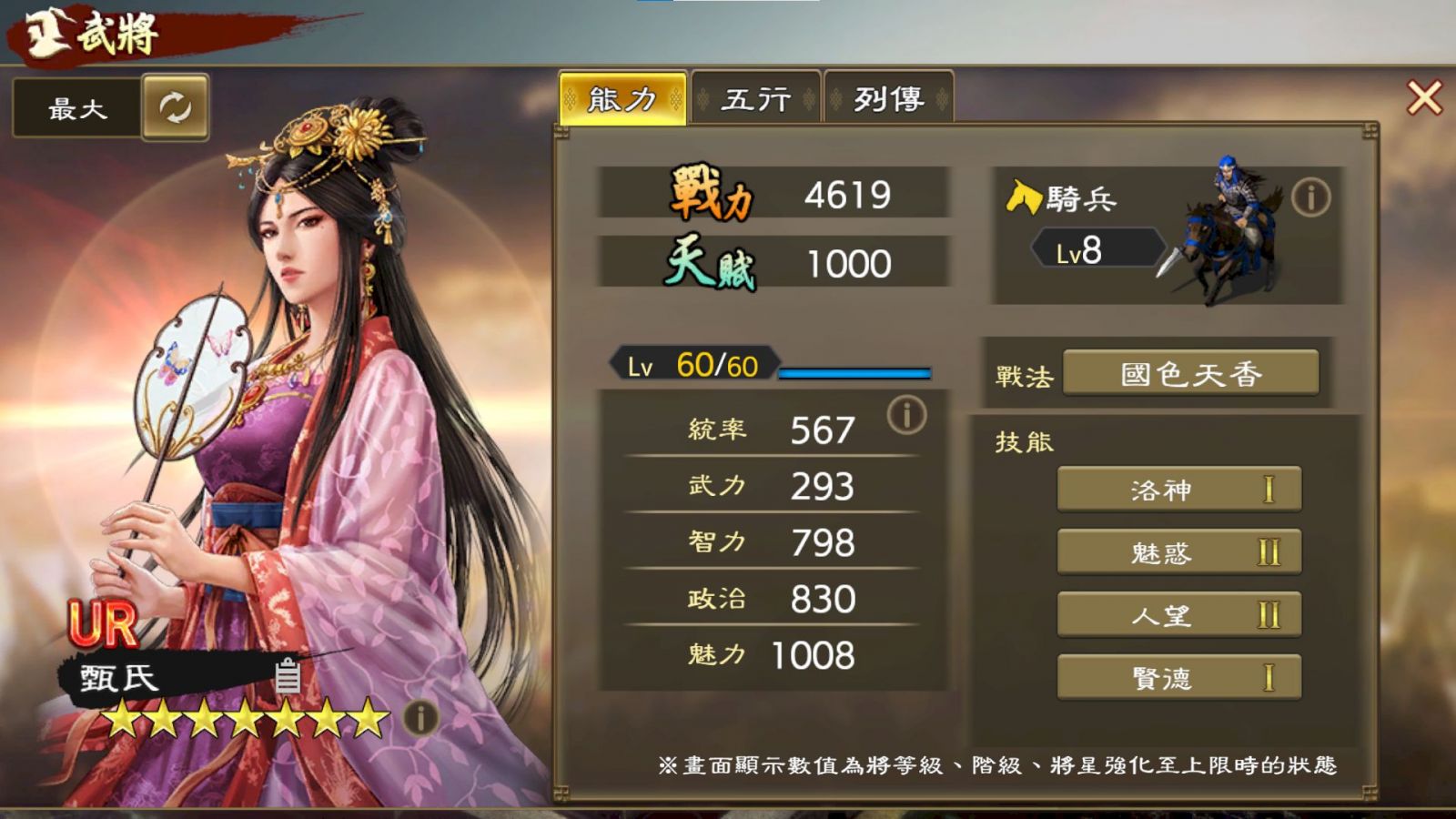Open the clipboard icon next to 甄氏
This screenshot has height=819, width=1456.
pos(288,675)
